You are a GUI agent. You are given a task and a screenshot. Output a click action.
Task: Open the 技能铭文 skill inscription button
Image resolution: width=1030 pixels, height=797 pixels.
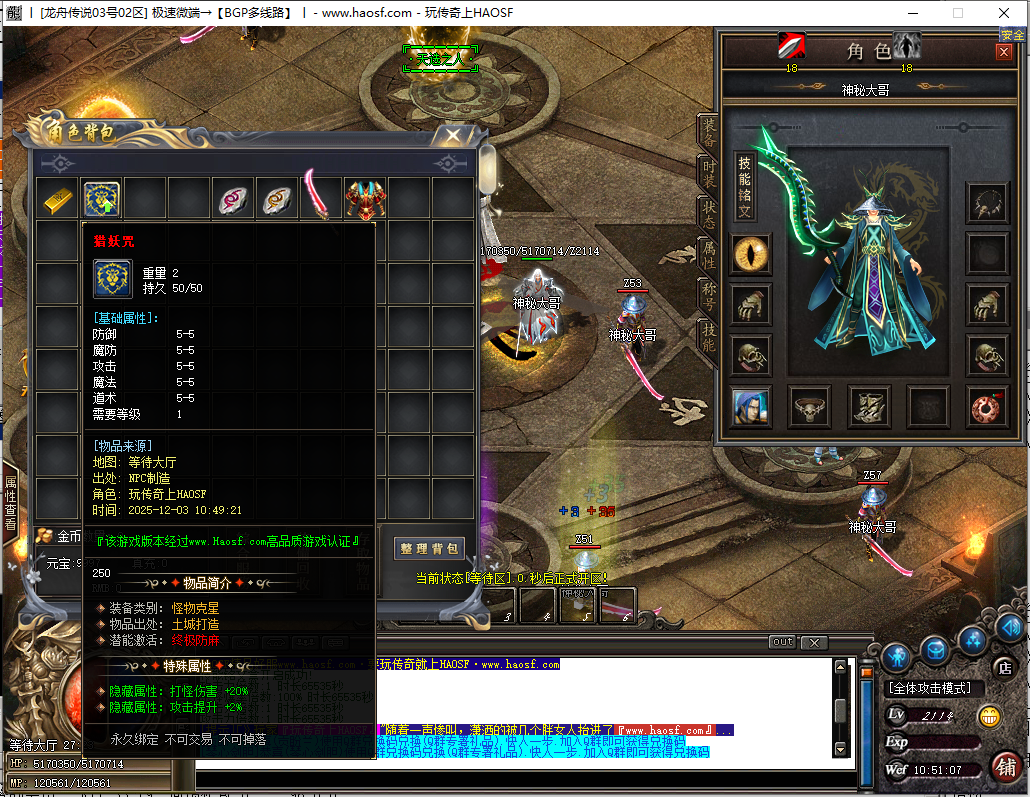[745, 187]
